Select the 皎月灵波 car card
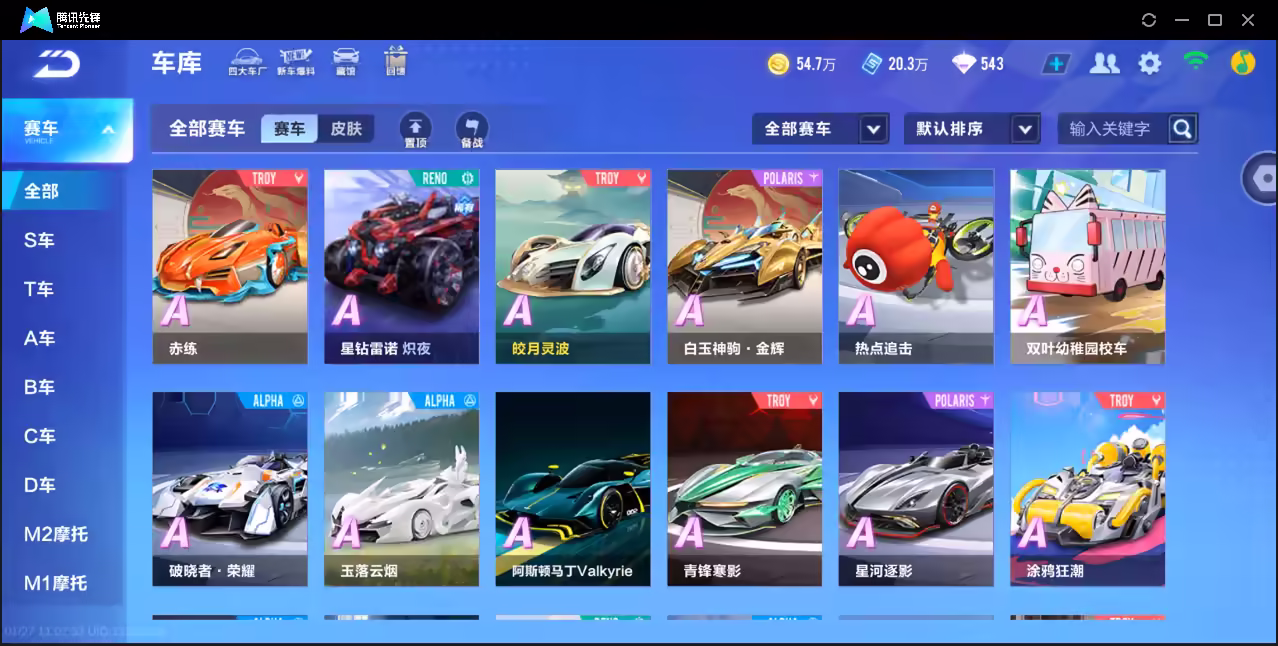 (573, 265)
